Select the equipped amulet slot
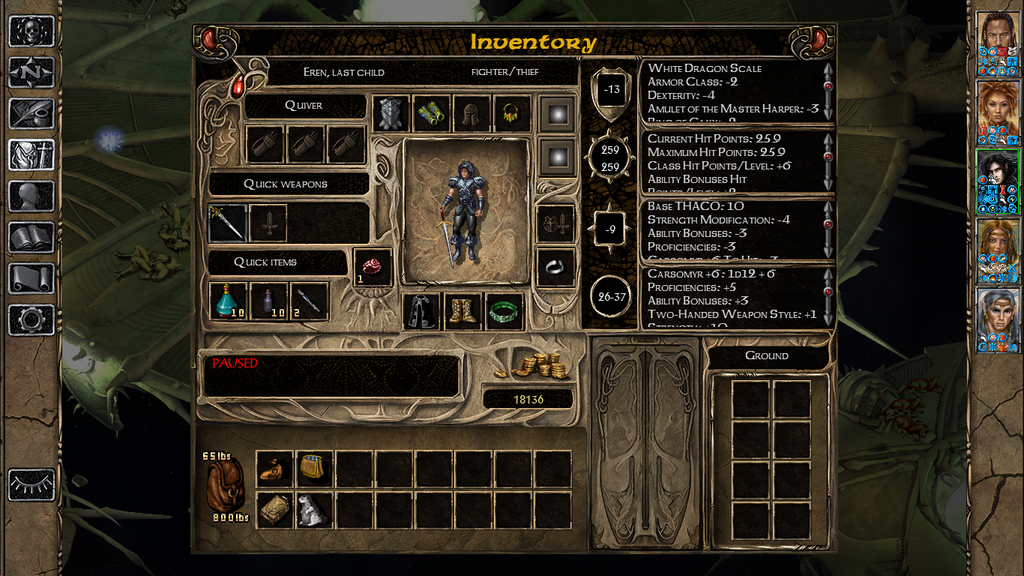1024x576 pixels. tap(512, 114)
